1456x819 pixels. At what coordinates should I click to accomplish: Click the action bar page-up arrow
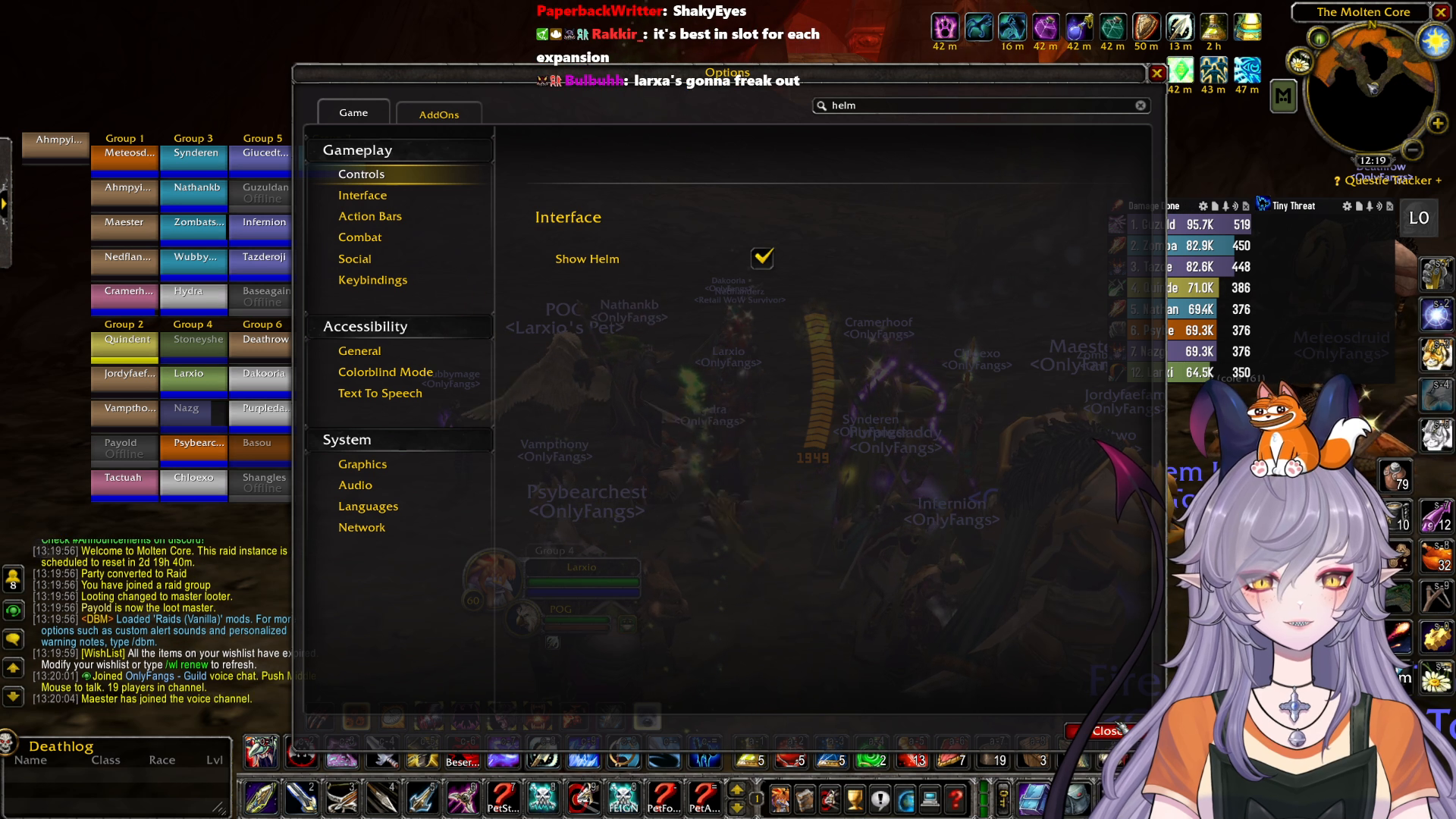coord(738,791)
